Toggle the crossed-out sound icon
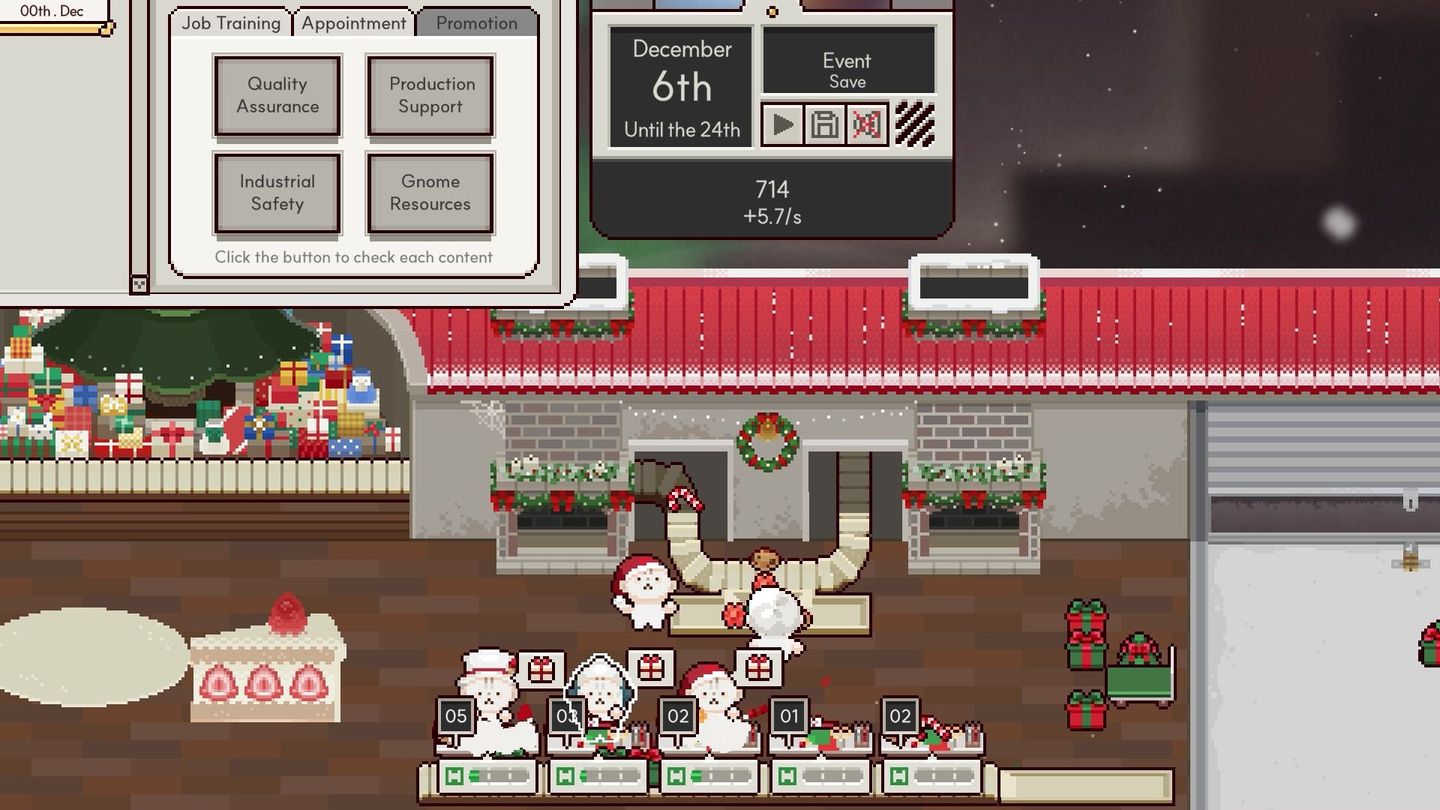1440x810 pixels. 866,124
